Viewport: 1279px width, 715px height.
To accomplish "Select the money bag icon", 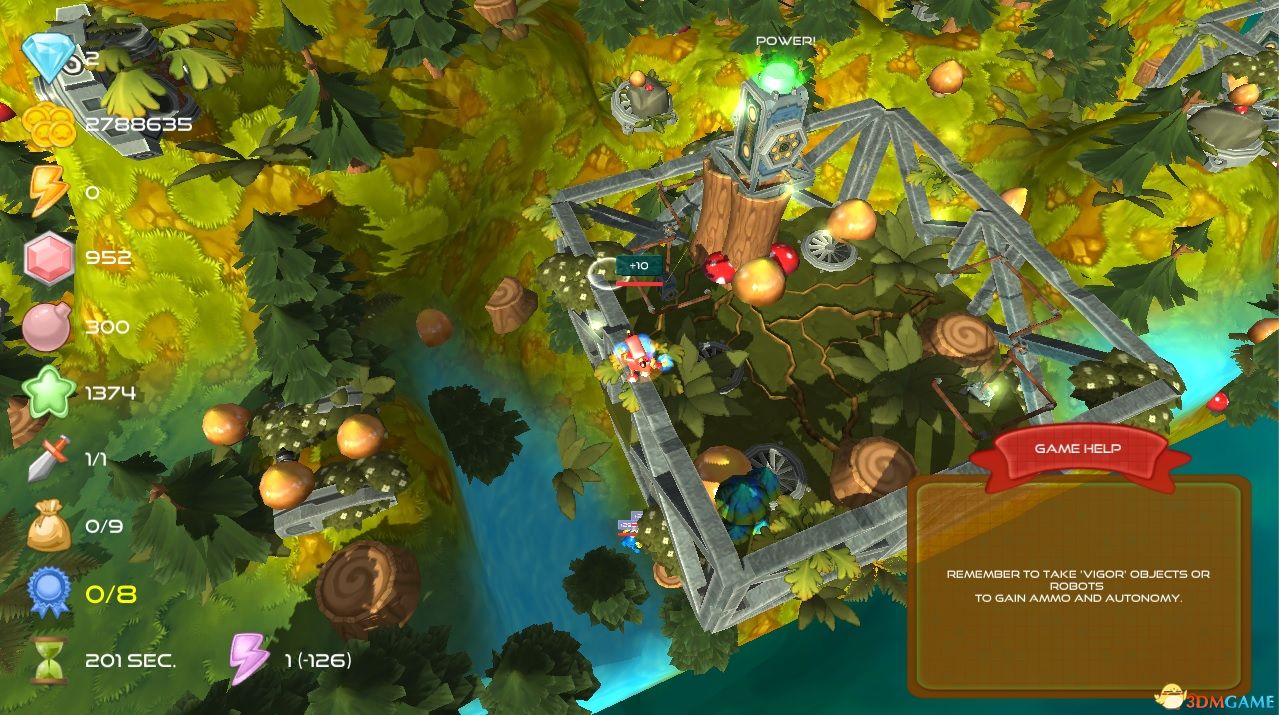I will click(48, 526).
